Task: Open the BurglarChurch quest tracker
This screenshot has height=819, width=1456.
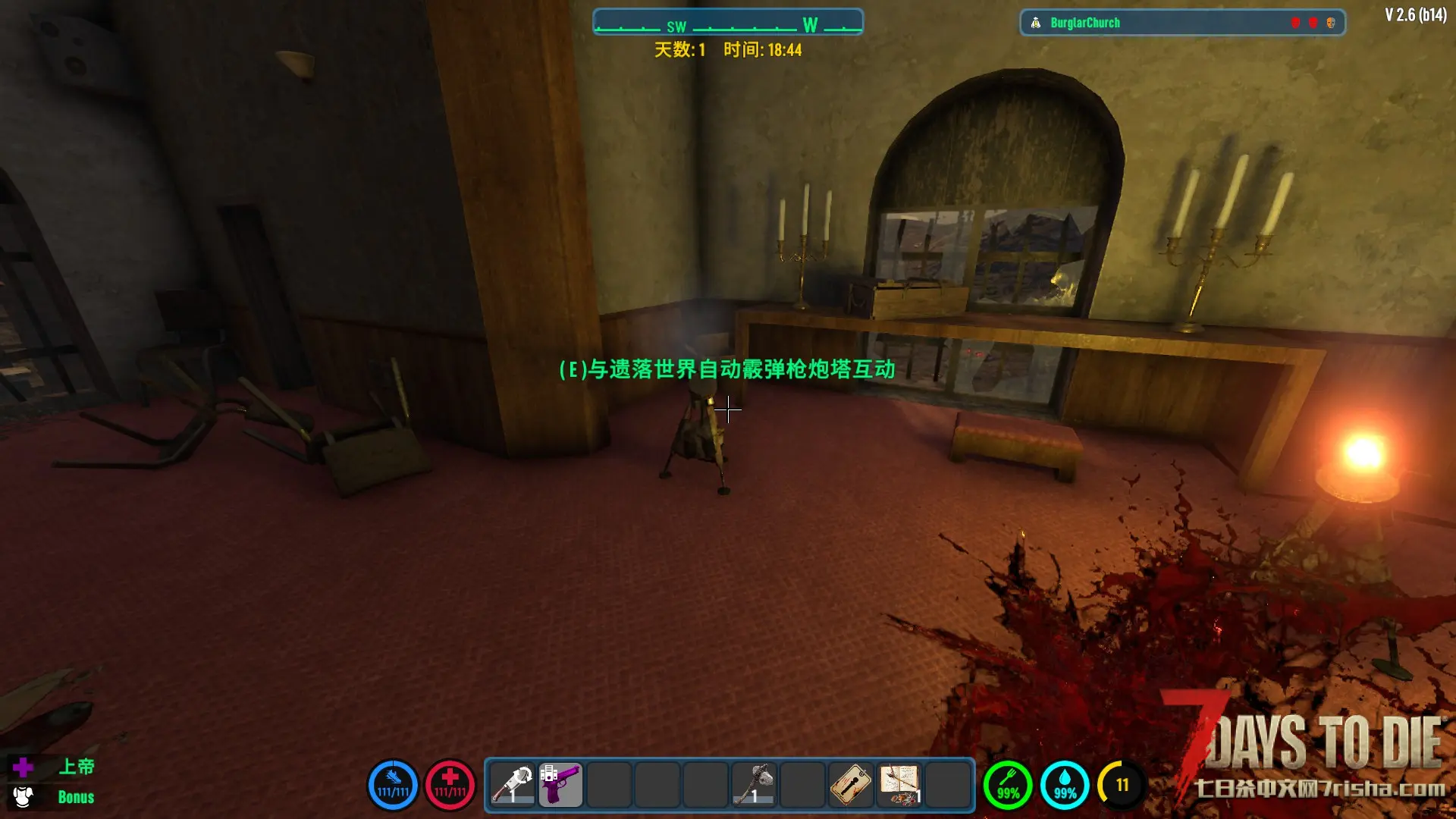Action: click(1181, 23)
